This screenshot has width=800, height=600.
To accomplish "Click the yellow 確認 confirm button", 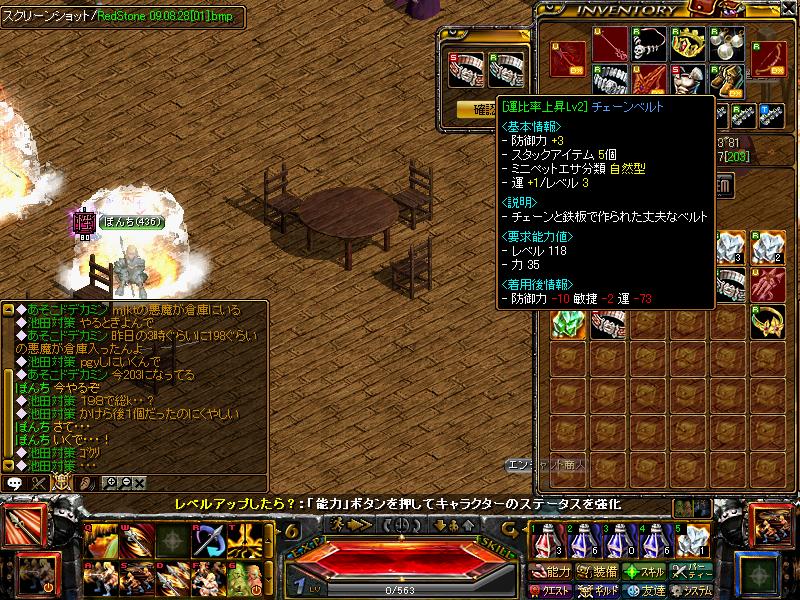I will 476,109.
